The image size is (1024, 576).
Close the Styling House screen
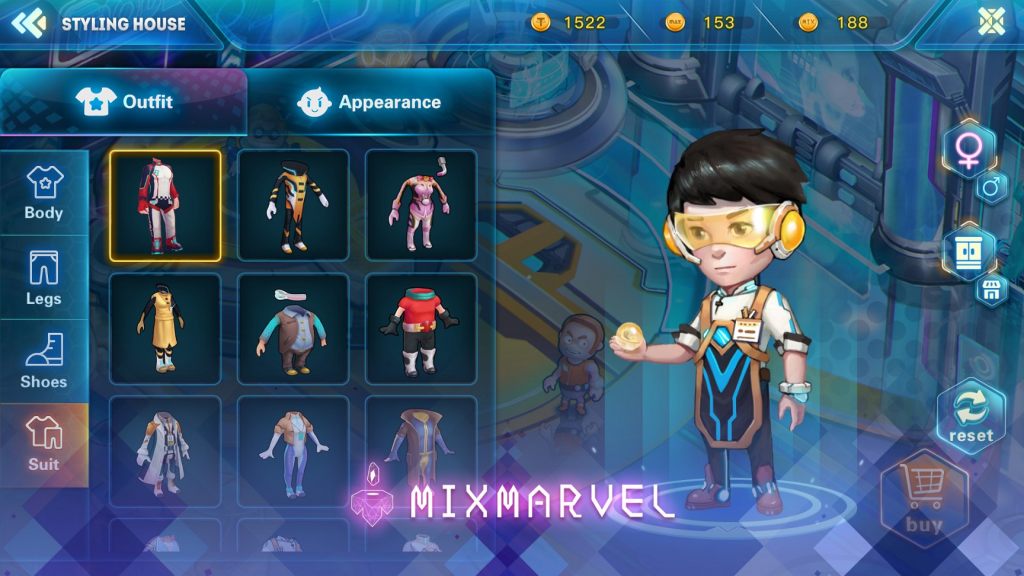pos(991,22)
